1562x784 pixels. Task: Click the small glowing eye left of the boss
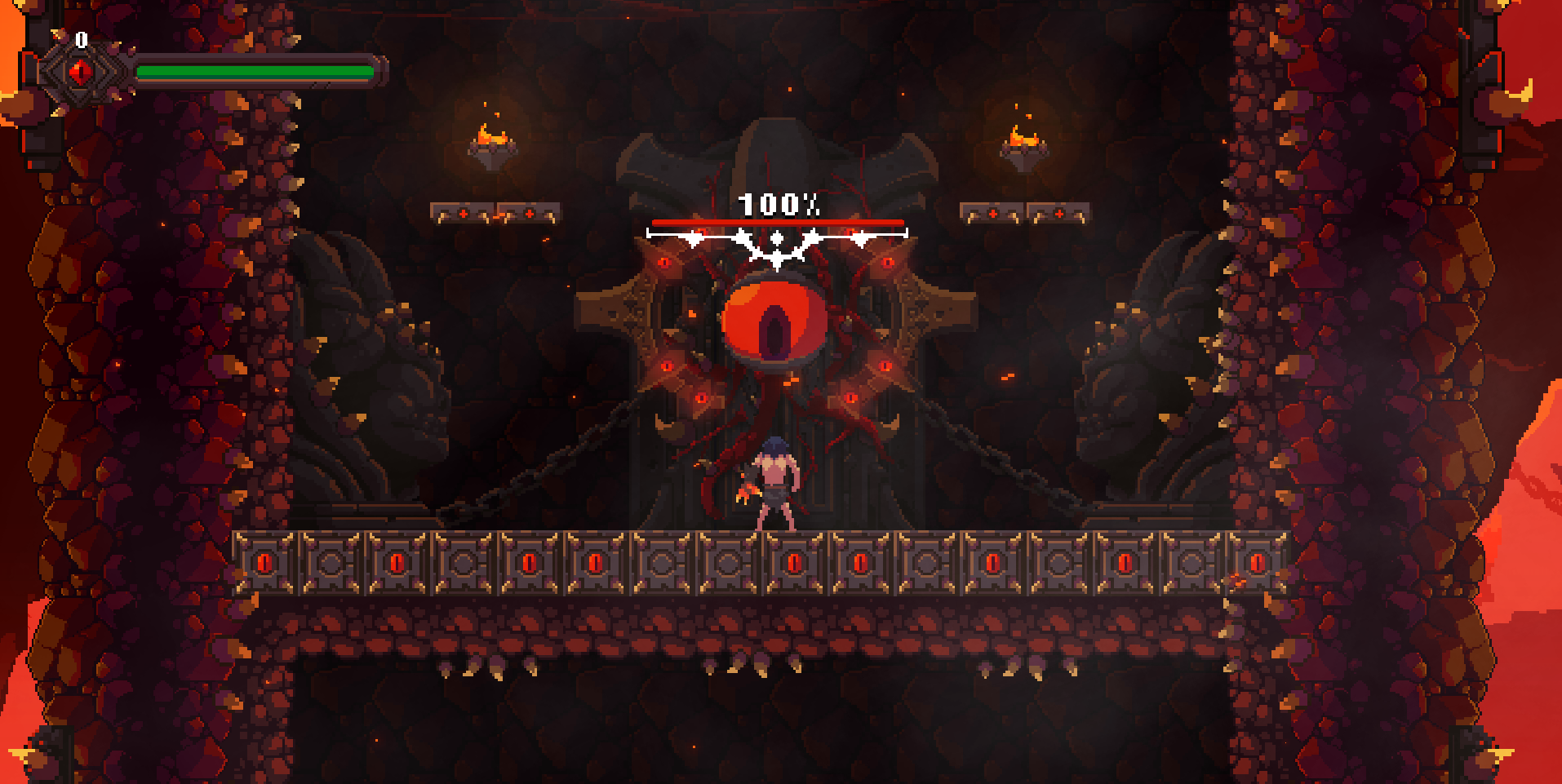(x=663, y=264)
